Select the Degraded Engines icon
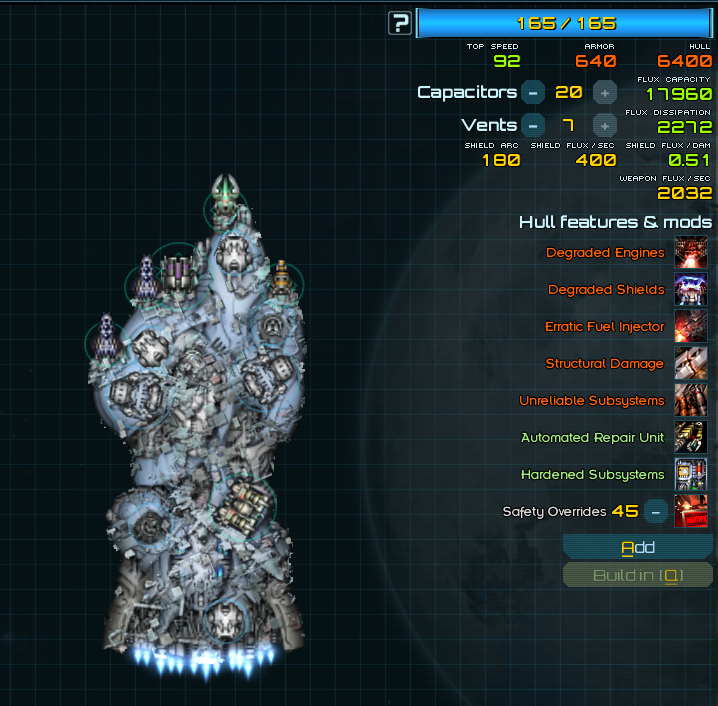The image size is (718, 706). pyautogui.click(x=691, y=253)
